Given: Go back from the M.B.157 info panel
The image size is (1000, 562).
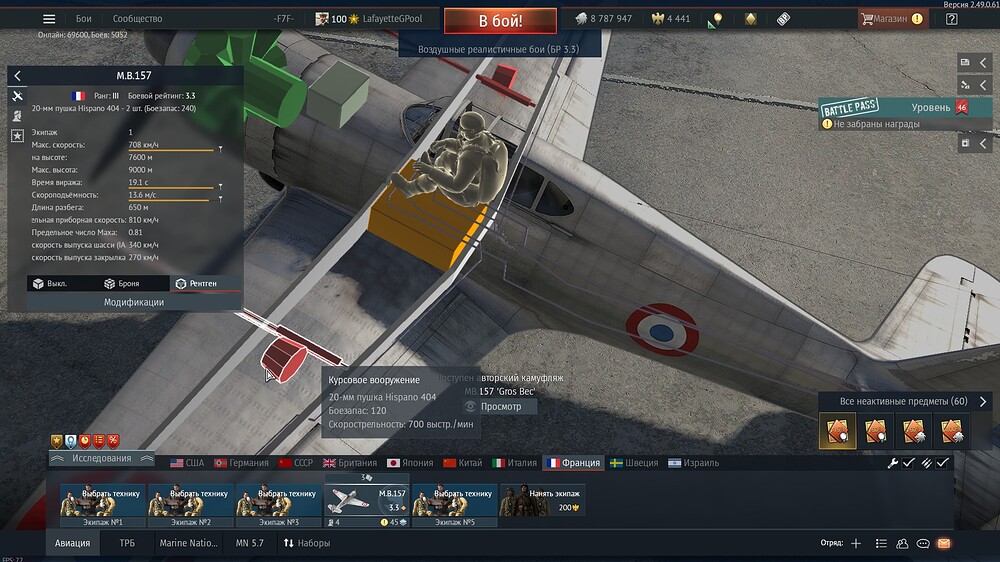Looking at the screenshot, I should point(17,76).
